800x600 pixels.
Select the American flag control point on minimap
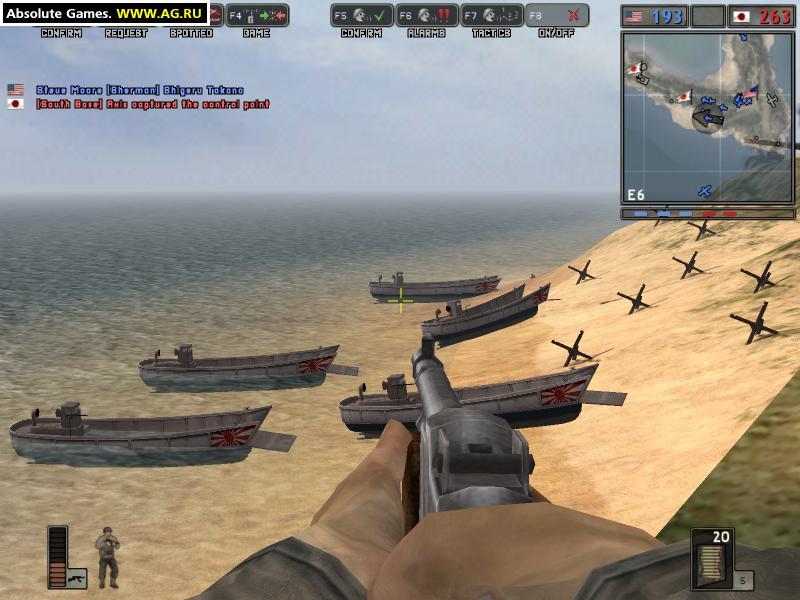click(x=750, y=92)
